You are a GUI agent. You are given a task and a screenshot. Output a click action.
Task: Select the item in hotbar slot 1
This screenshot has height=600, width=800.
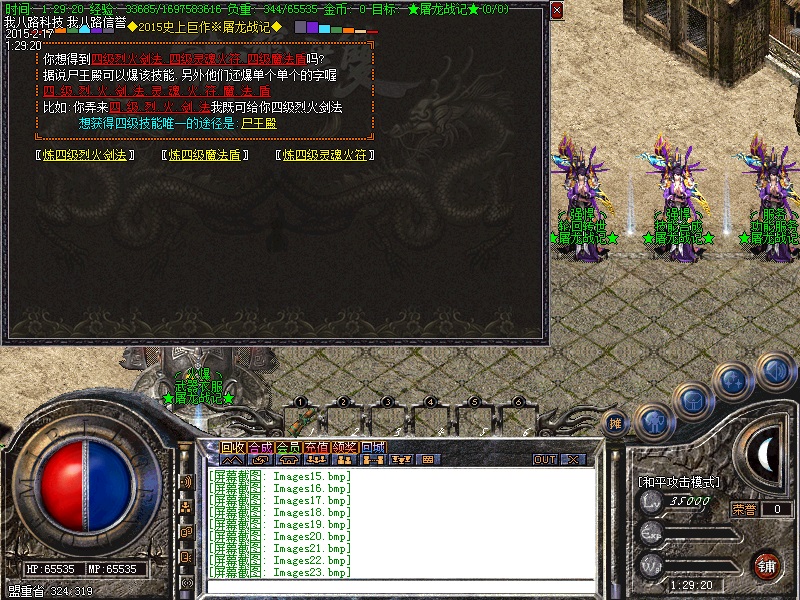pyautogui.click(x=299, y=416)
